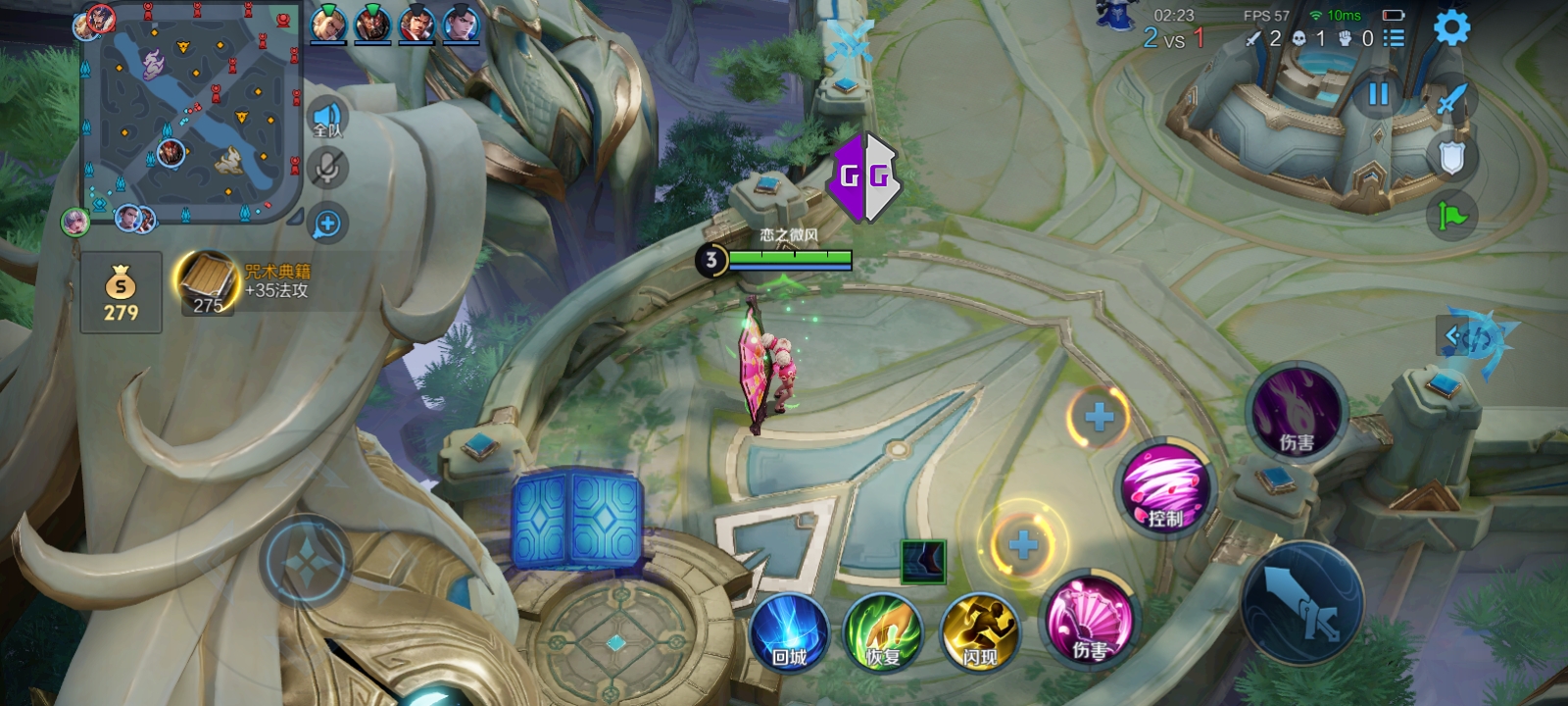Toggle the team voice speaker button

[327, 121]
